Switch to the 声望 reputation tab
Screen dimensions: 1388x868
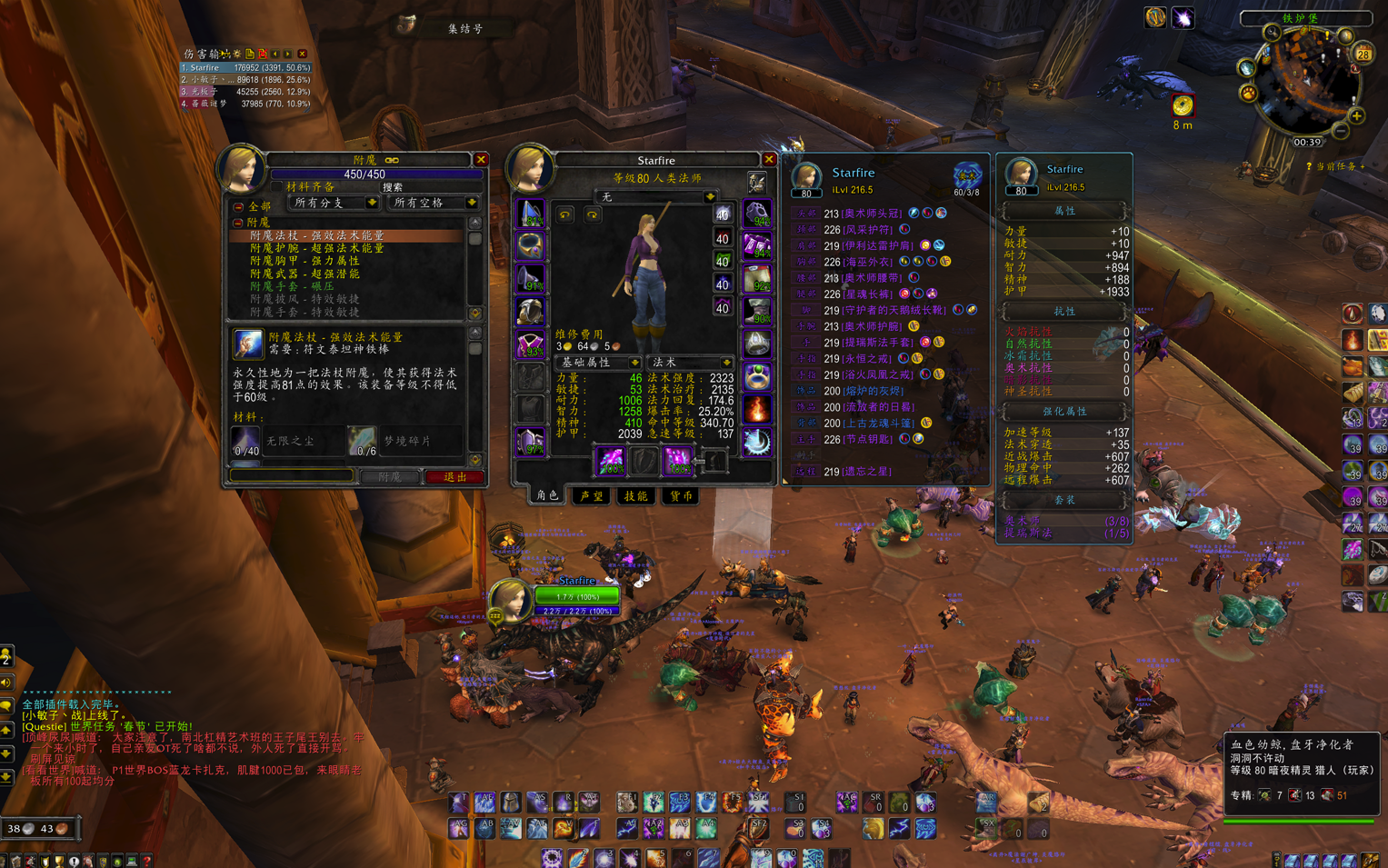coord(592,496)
